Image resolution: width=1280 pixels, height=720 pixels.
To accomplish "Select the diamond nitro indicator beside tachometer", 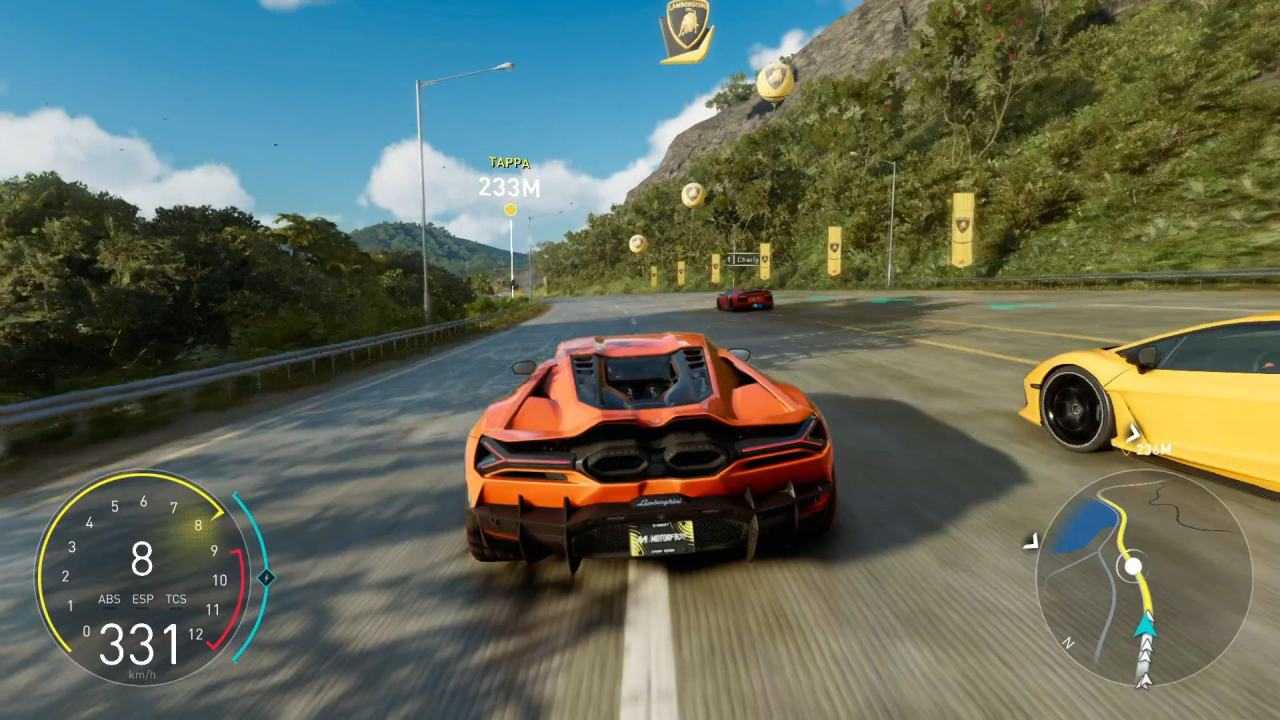I will tap(265, 577).
